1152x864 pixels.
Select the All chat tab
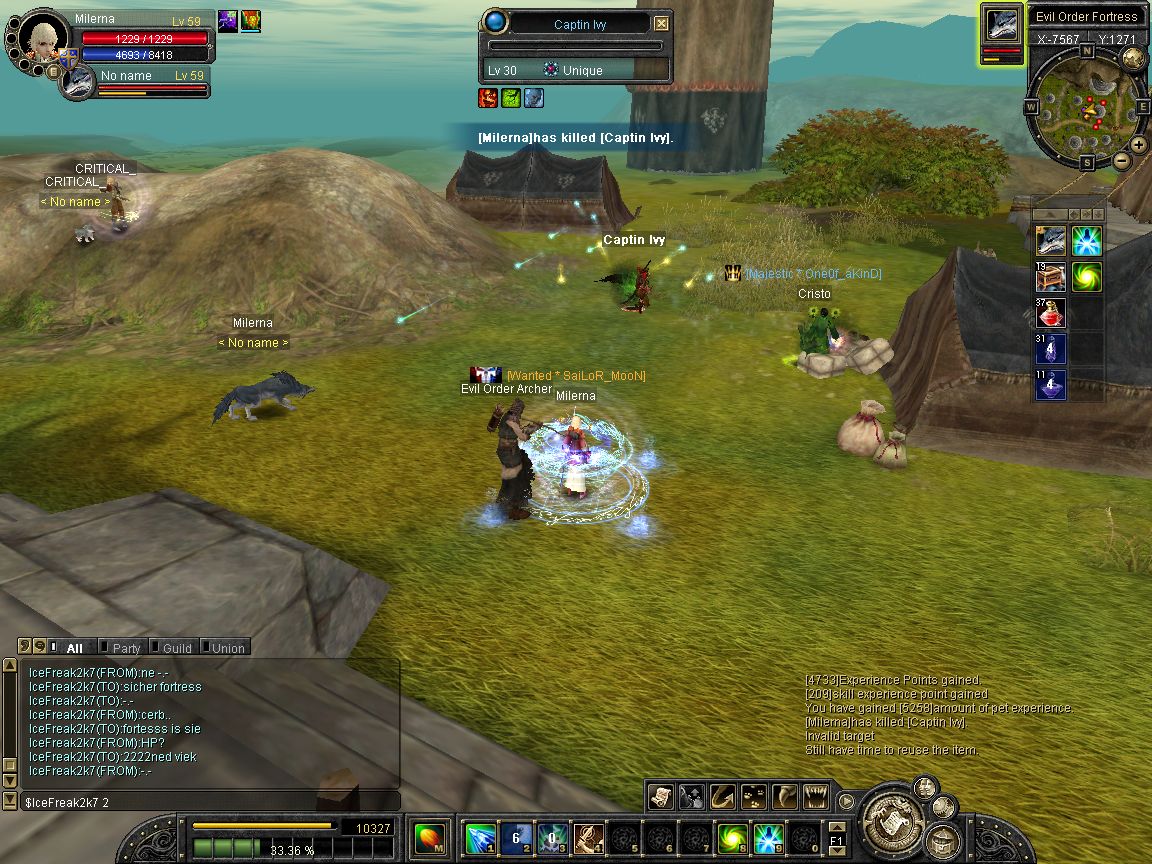(x=73, y=648)
